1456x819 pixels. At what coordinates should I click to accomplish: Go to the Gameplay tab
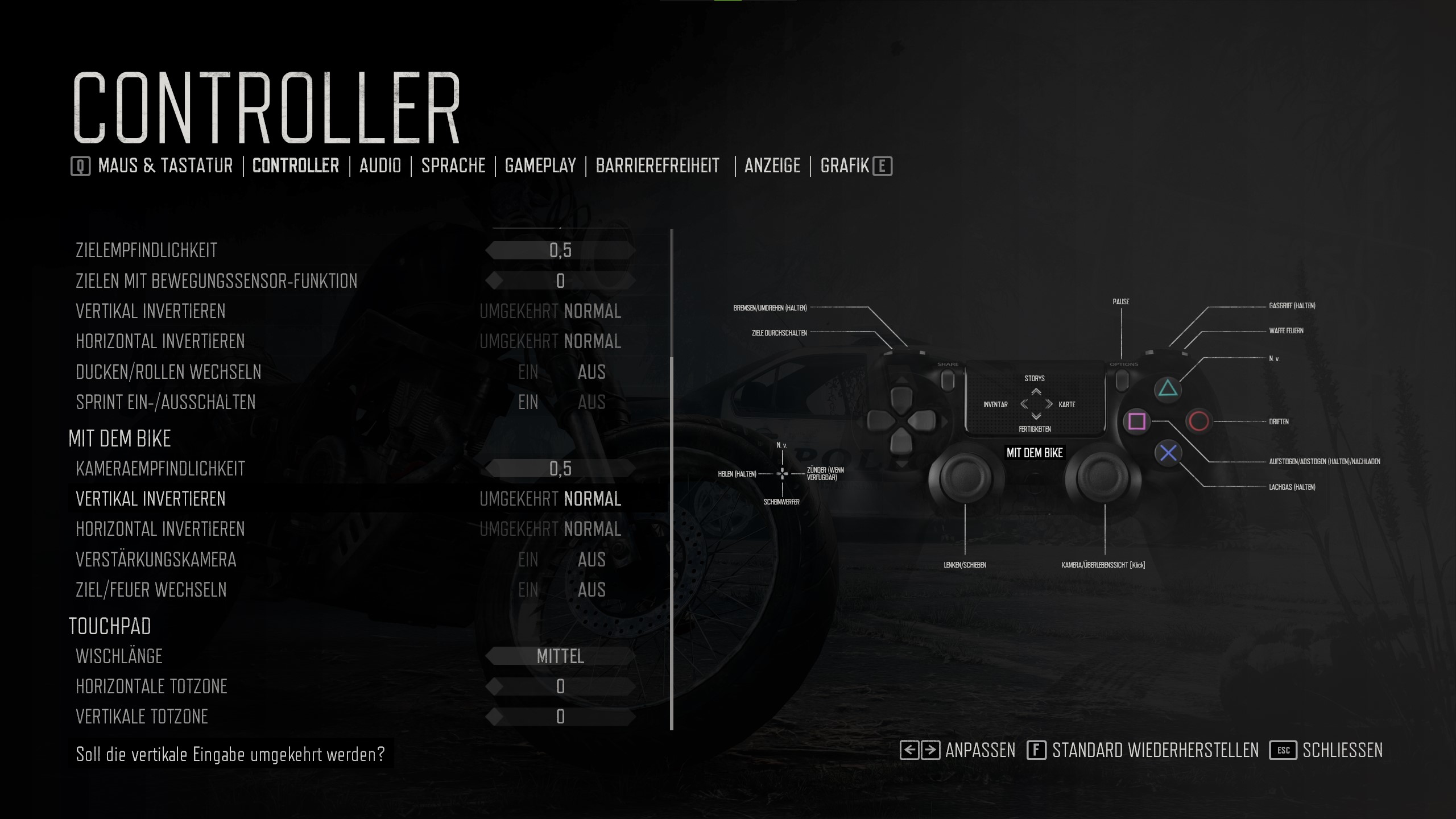540,166
